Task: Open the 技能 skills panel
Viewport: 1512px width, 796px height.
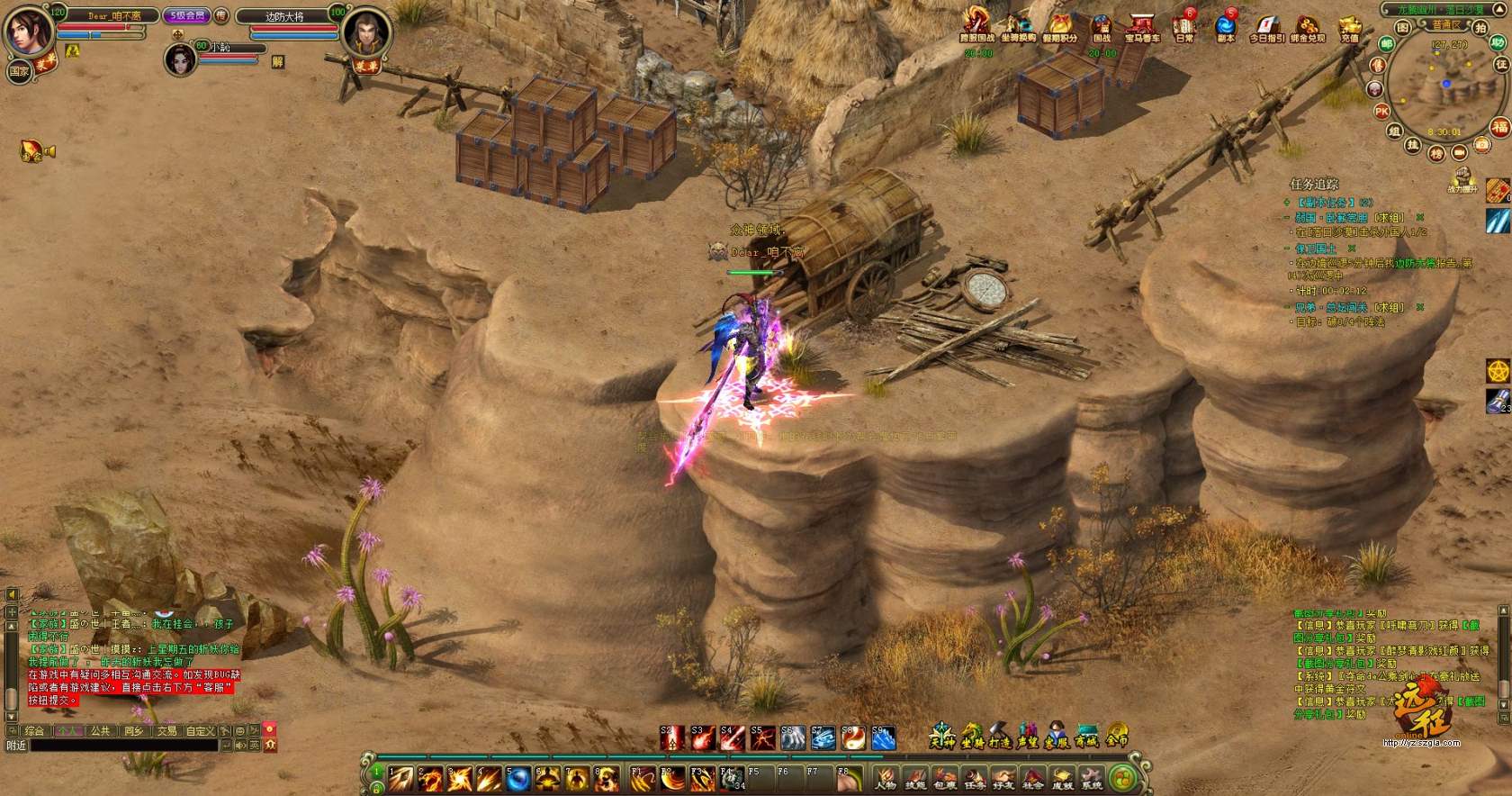Action: (x=915, y=779)
